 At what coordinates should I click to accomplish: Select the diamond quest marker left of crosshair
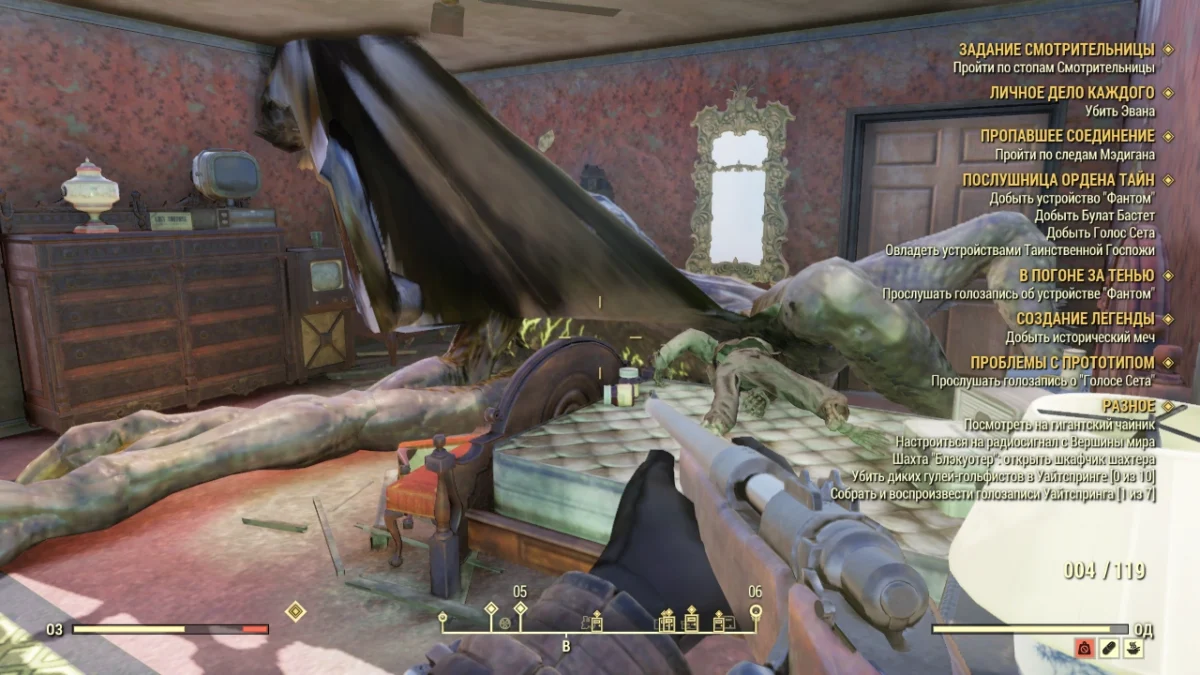click(296, 610)
